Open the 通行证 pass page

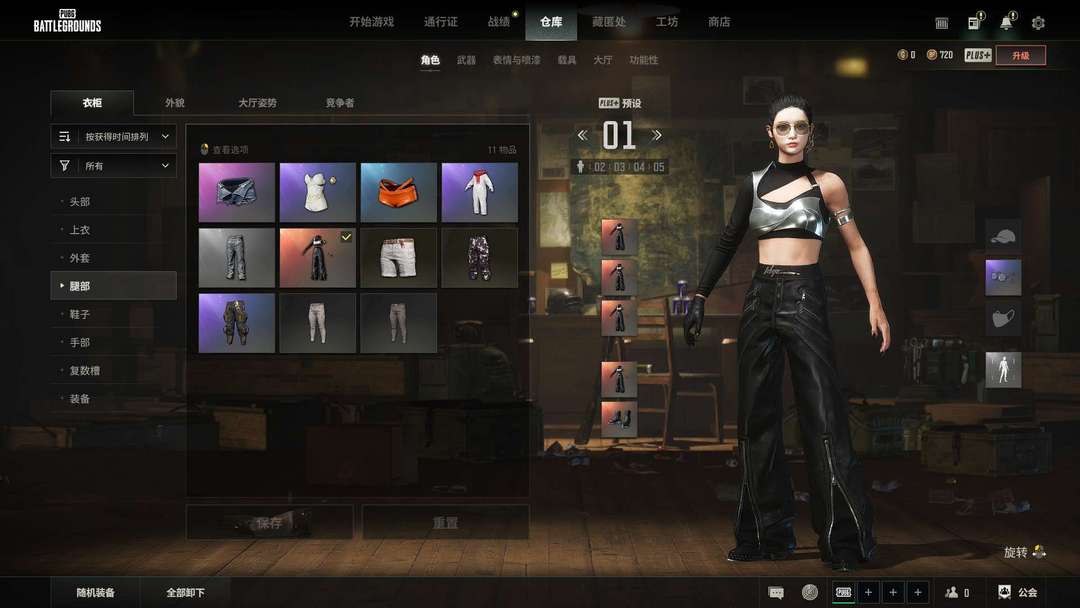tap(441, 22)
